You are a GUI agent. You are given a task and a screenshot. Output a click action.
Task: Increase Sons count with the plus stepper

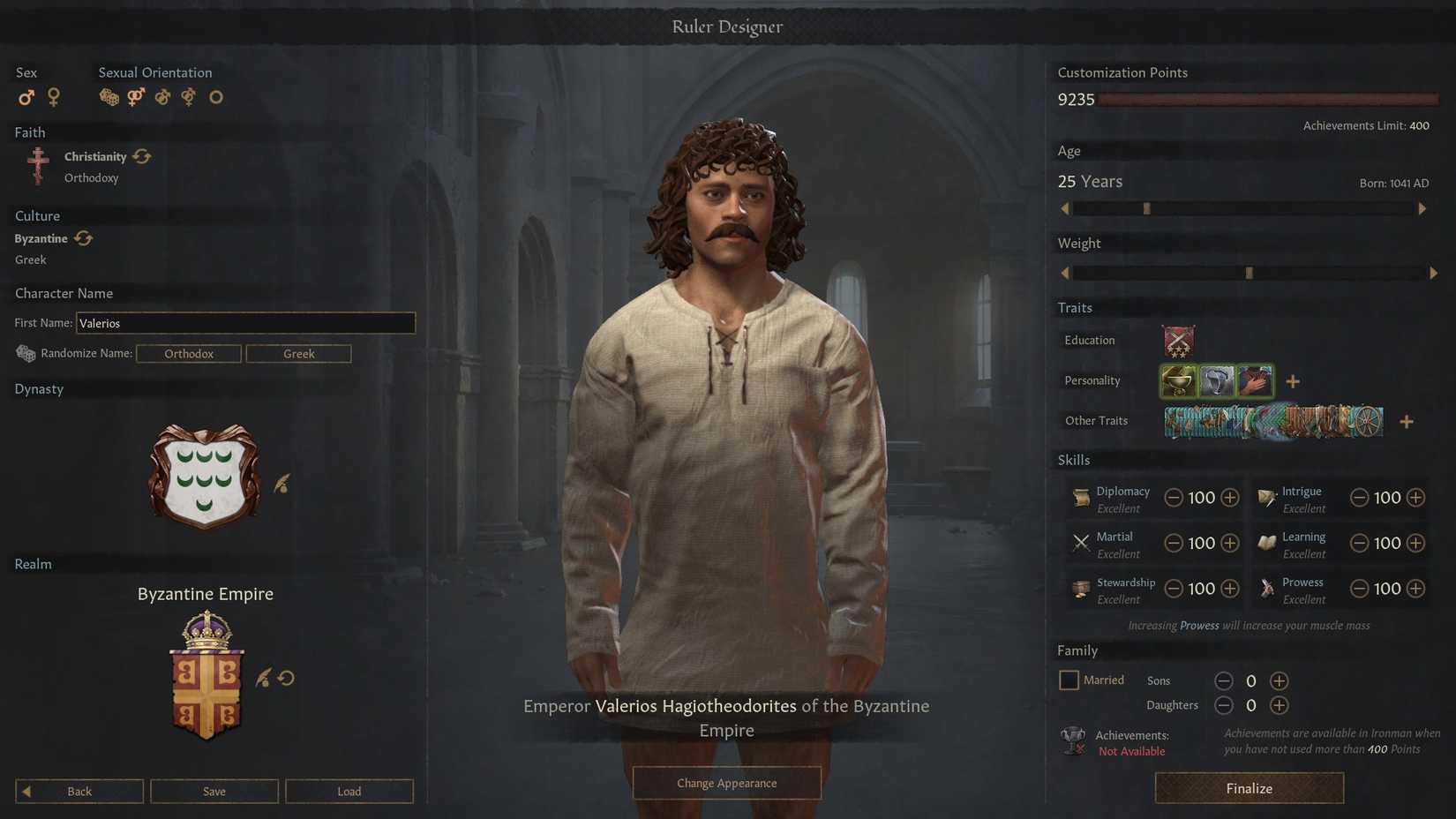[x=1279, y=680]
